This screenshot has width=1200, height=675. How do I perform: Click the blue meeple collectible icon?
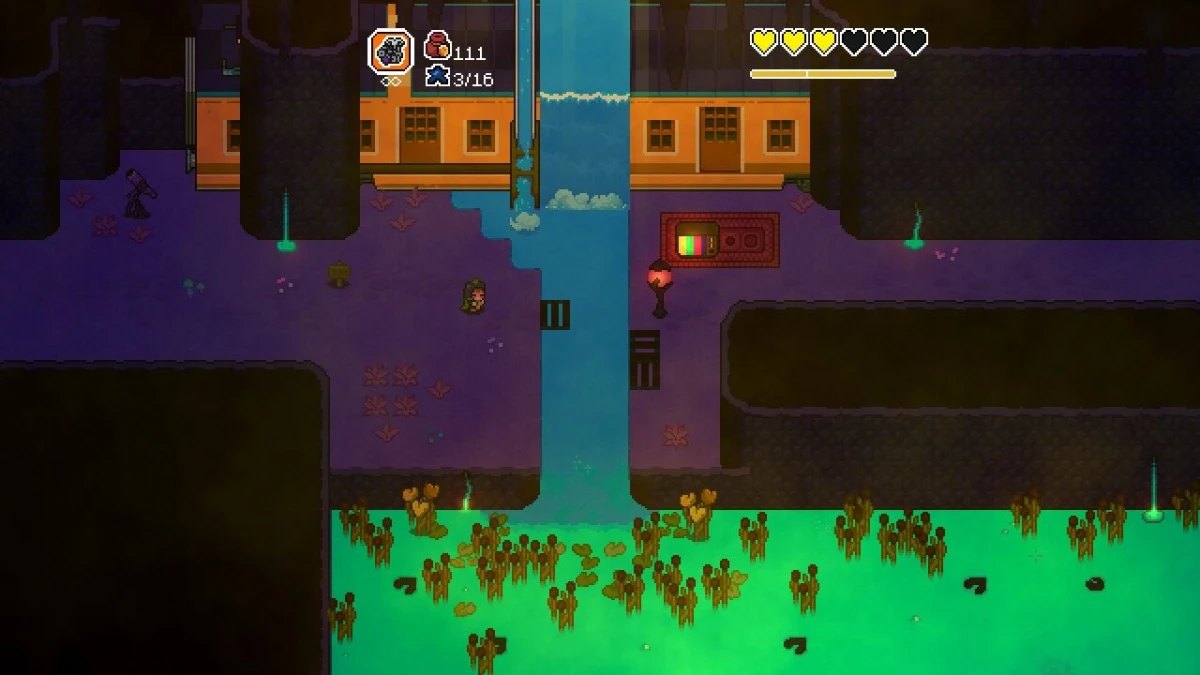(437, 75)
